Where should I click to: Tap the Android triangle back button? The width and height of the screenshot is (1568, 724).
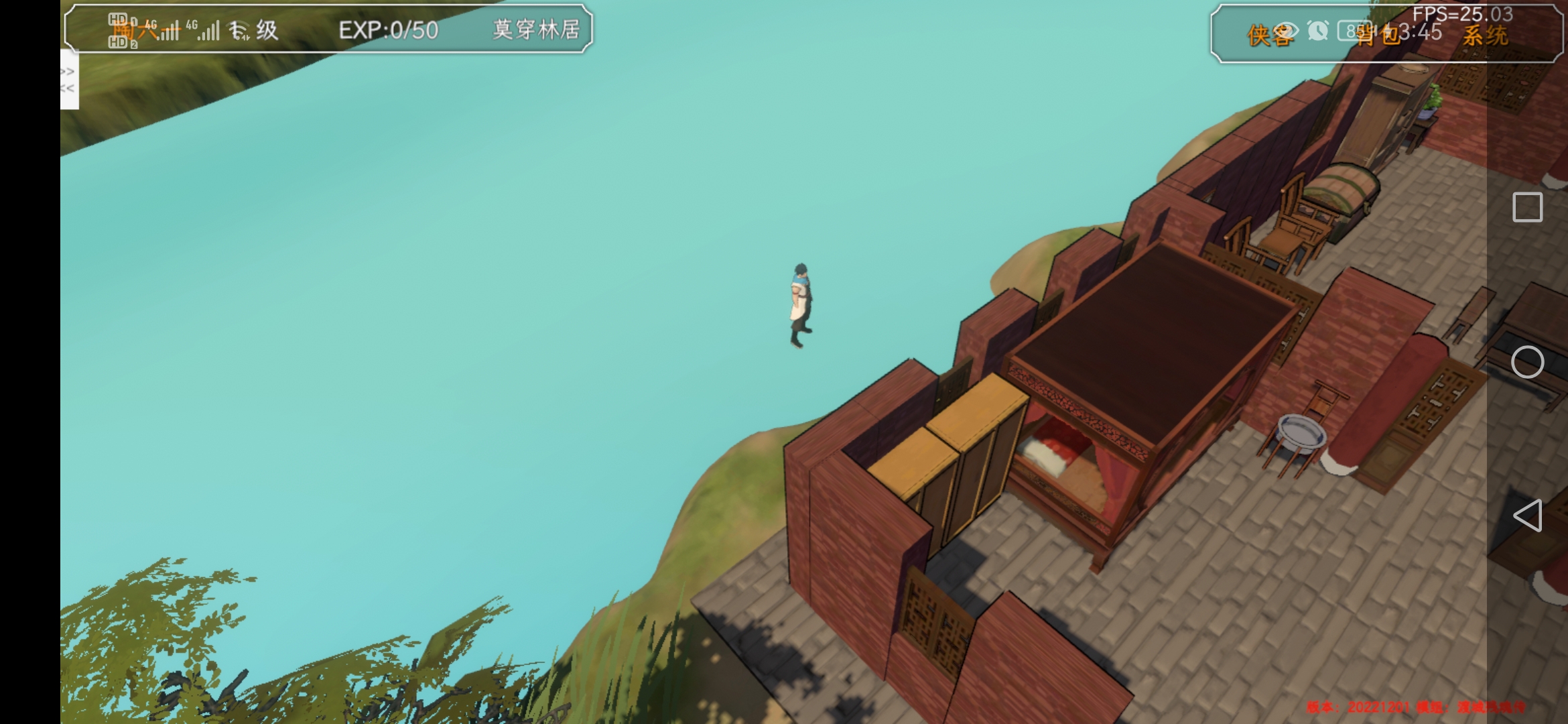point(1527,516)
